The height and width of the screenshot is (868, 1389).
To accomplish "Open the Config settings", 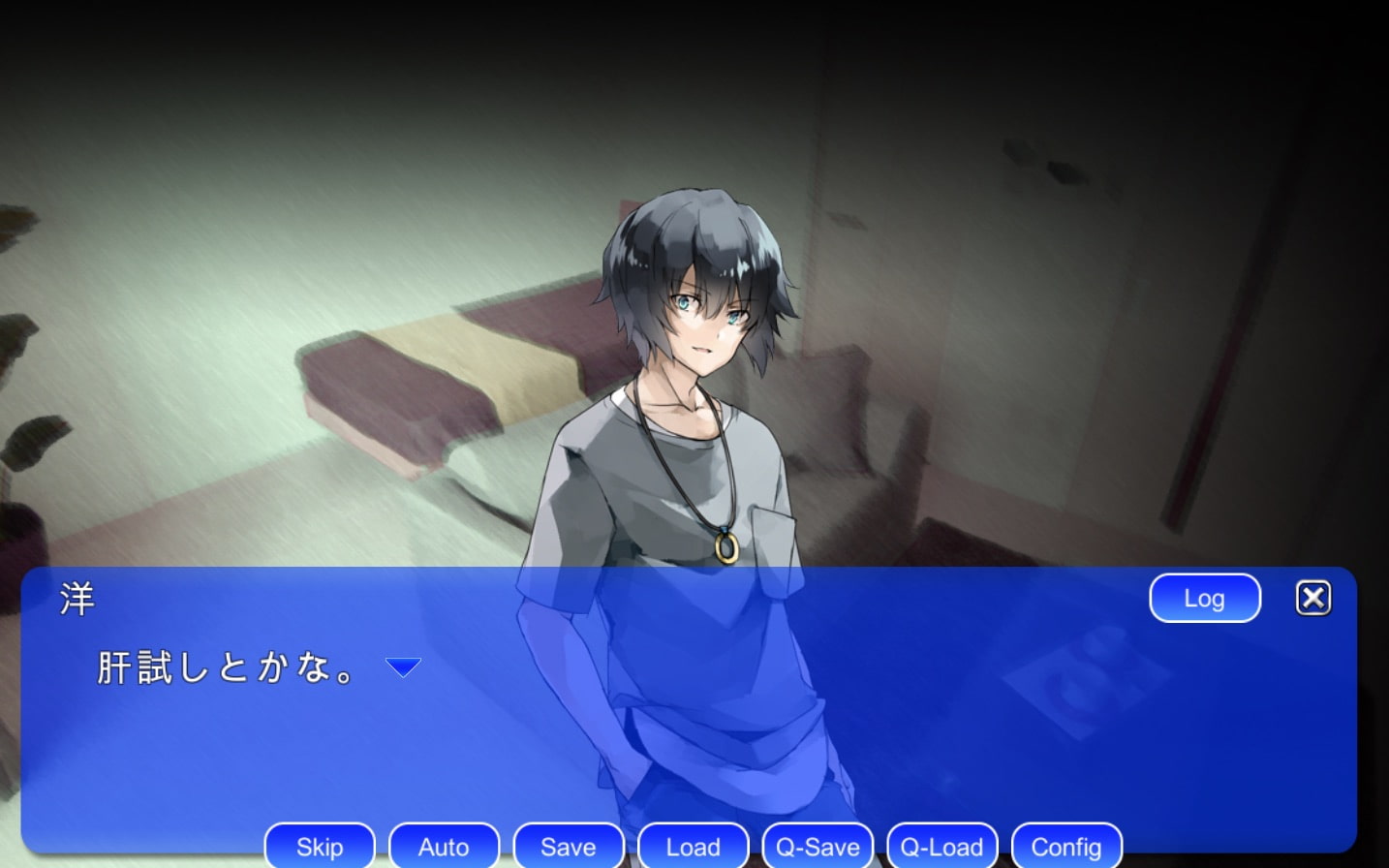I will coord(1065,847).
